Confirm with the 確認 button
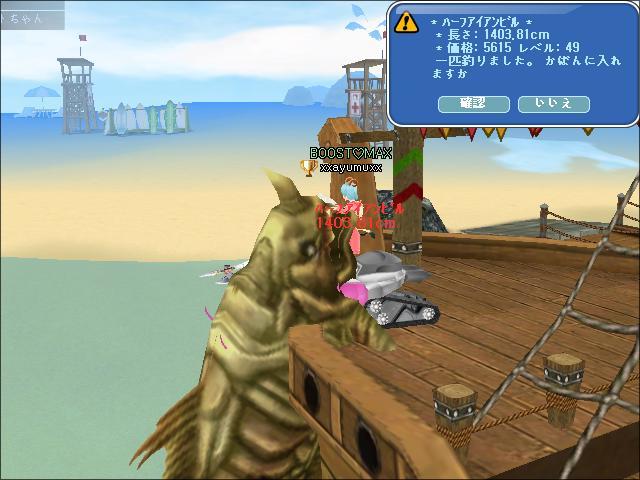Viewport: 640px width, 480px height. coord(473,103)
